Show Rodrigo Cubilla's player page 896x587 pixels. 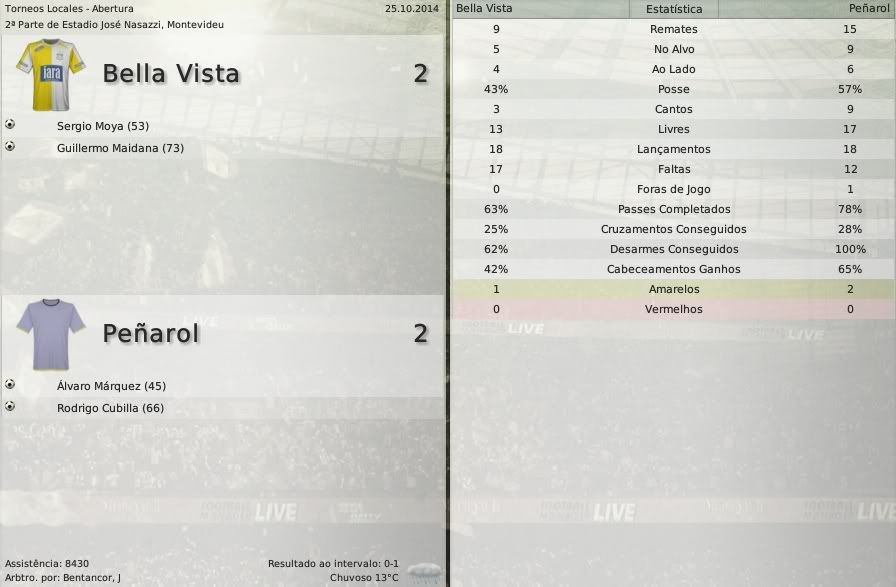110,408
